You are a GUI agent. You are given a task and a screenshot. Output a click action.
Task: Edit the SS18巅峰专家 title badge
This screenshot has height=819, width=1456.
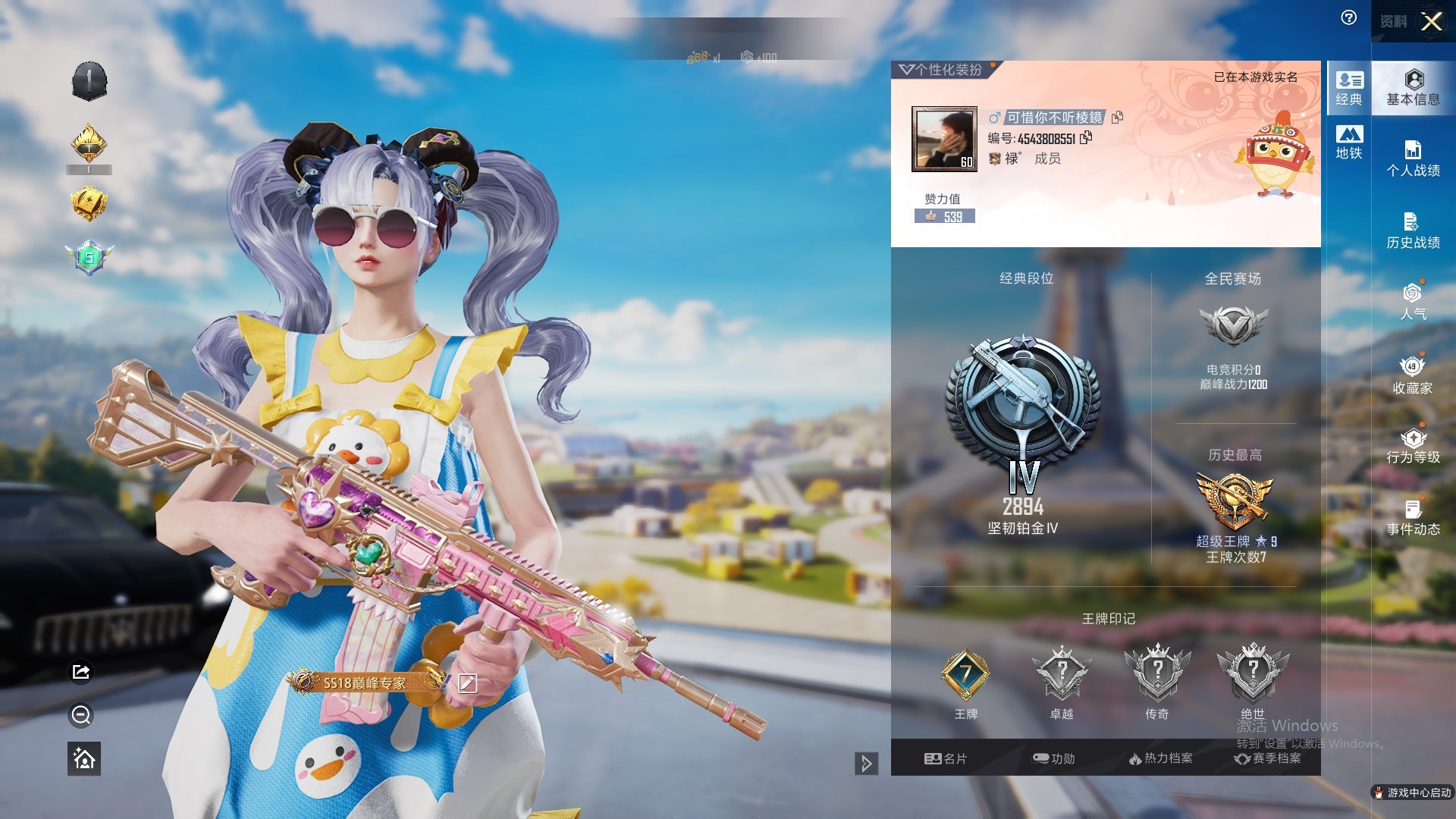(x=467, y=683)
